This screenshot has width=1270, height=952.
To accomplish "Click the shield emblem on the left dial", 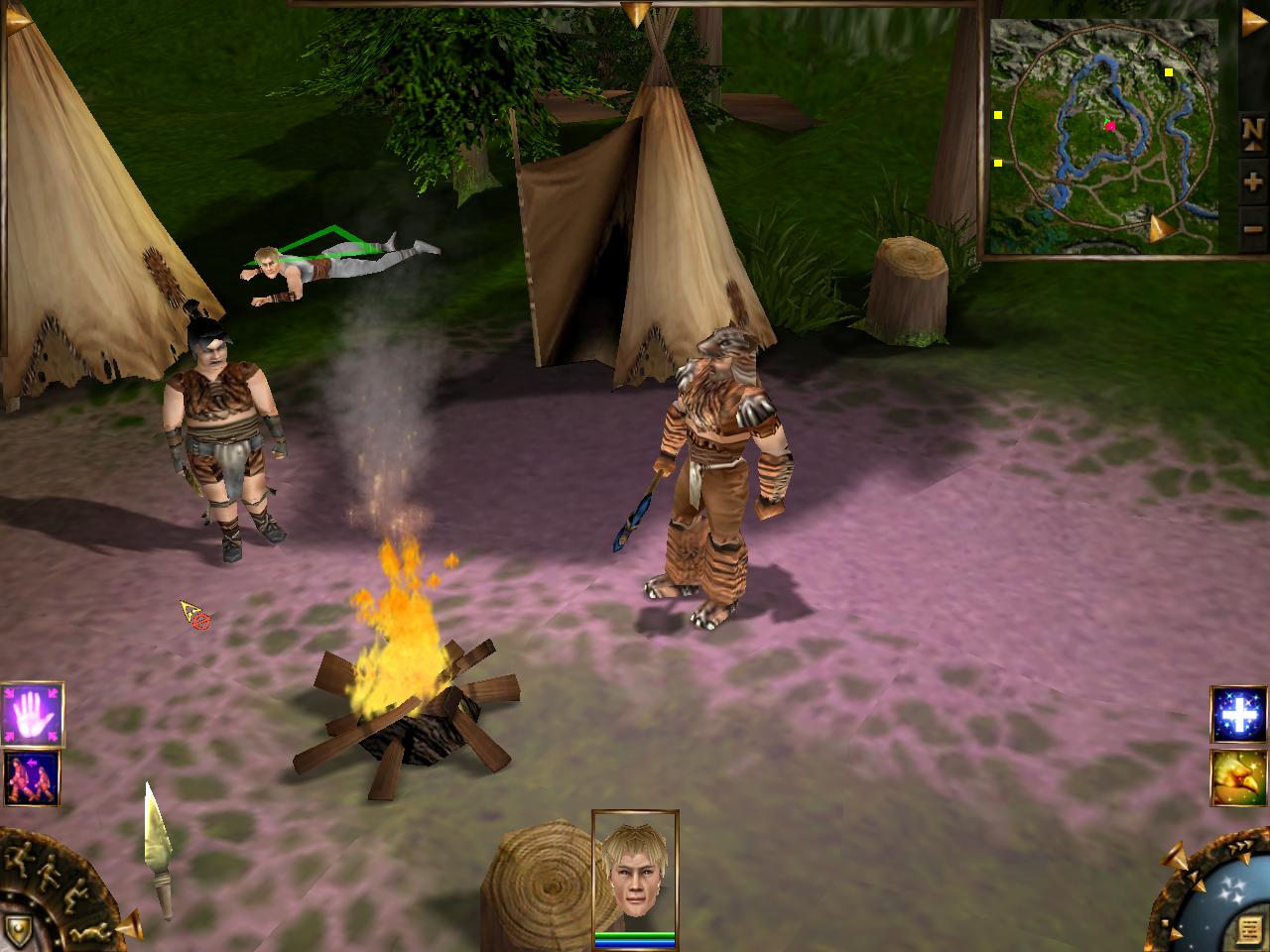I will point(17,931).
